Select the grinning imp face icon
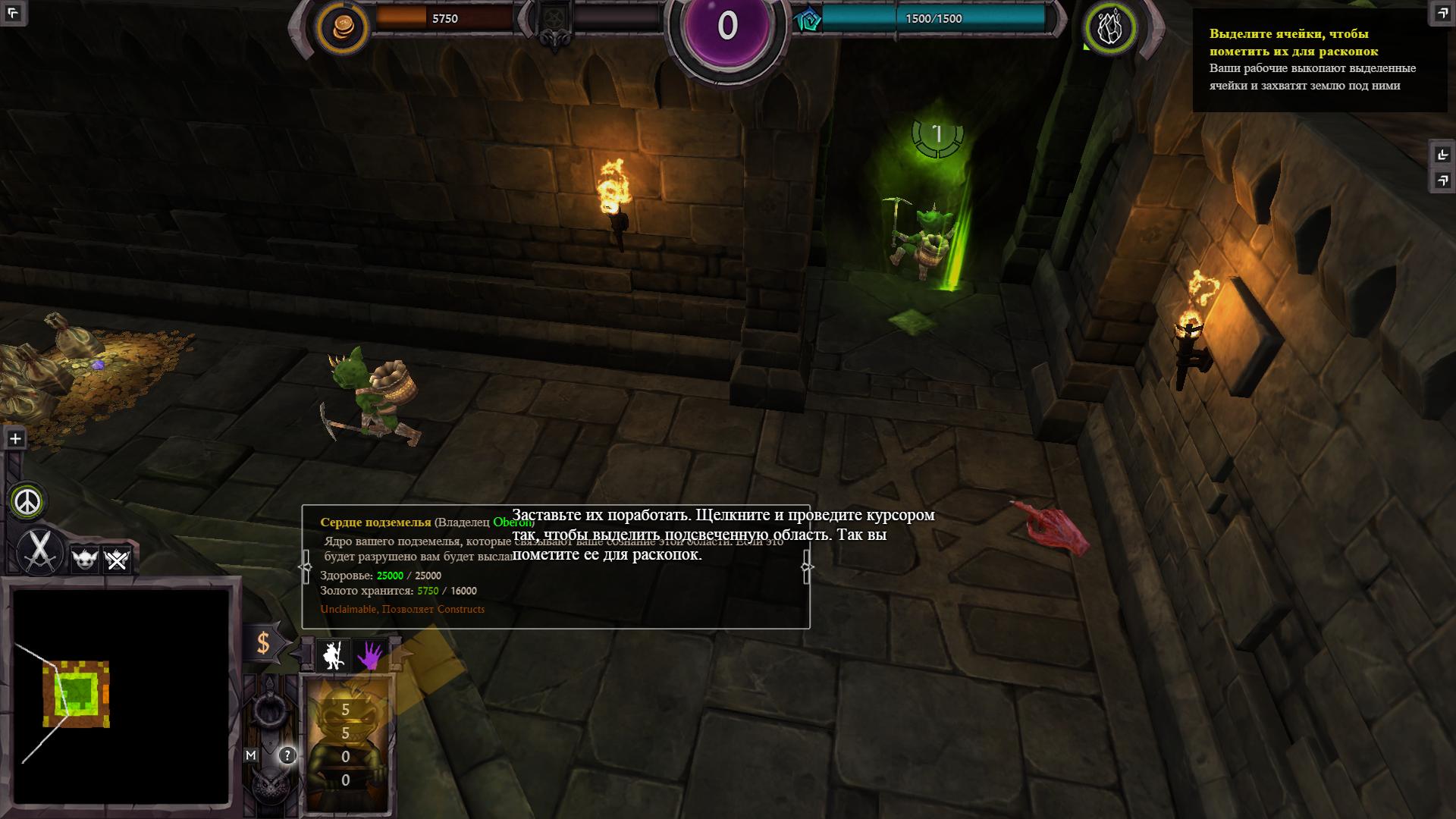1456x819 pixels. click(x=83, y=560)
